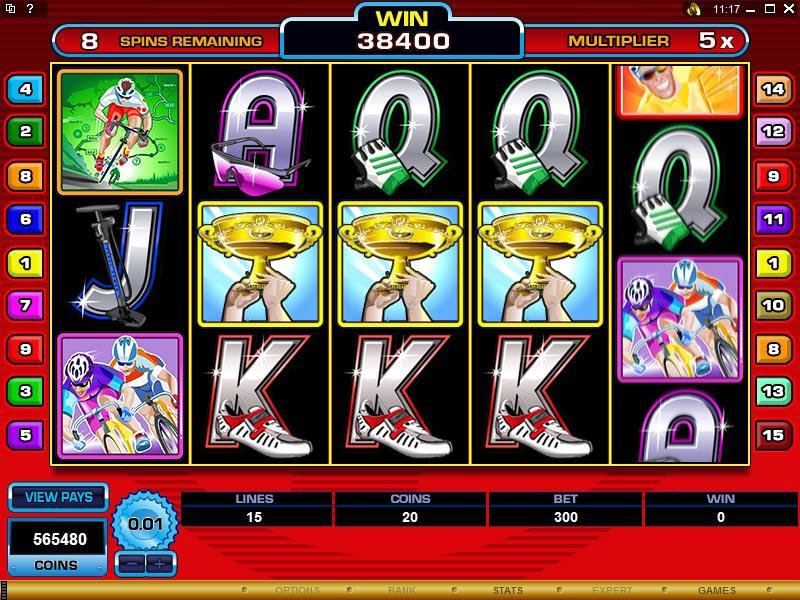Open the Games menu
This screenshot has height=600, width=800.
tap(716, 591)
